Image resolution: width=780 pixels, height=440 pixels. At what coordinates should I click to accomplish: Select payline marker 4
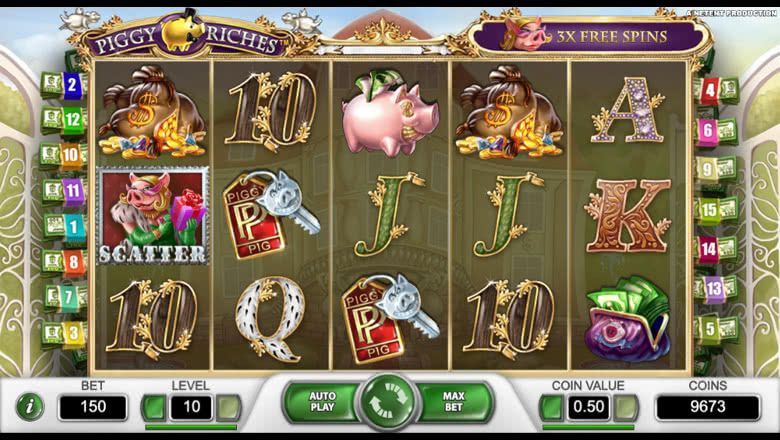pyautogui.click(x=710, y=92)
